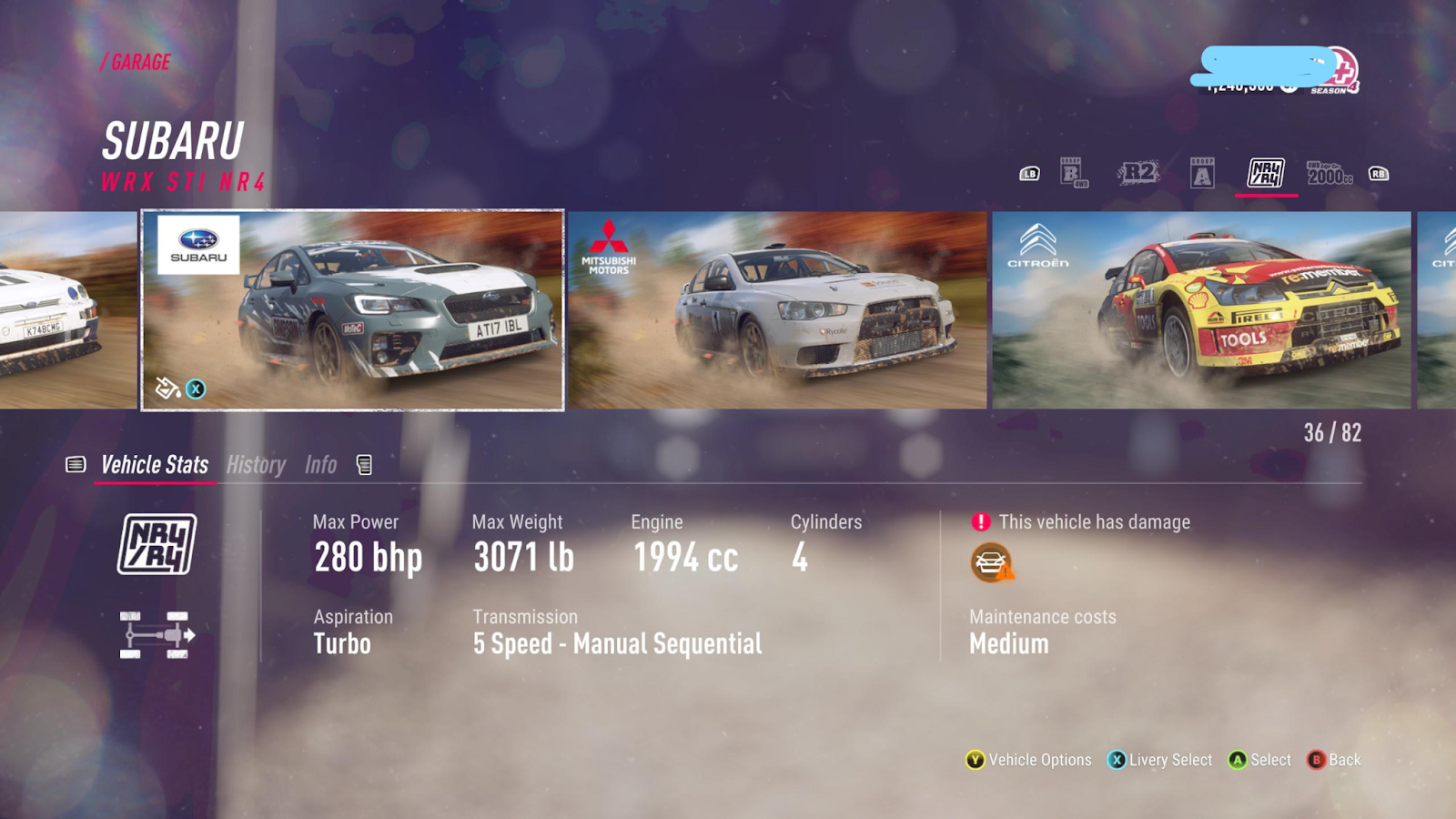Select the partially visible white car card
This screenshot has width=1456, height=819.
[67, 310]
